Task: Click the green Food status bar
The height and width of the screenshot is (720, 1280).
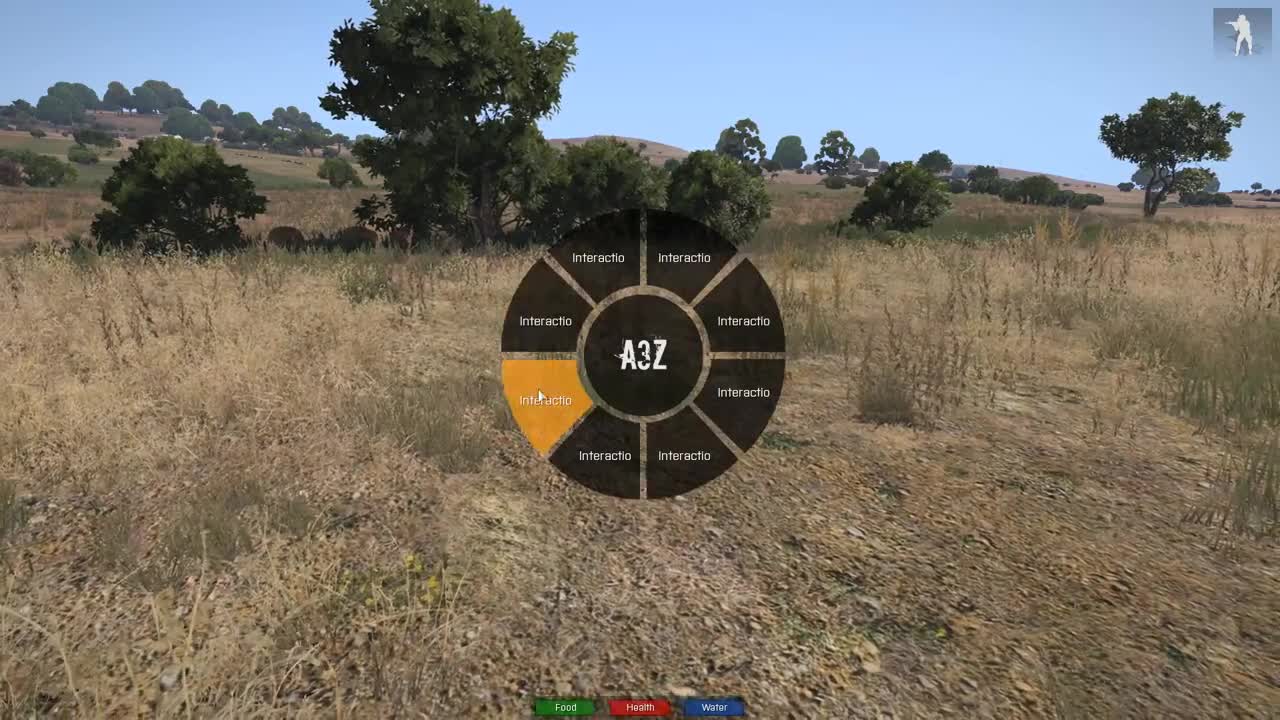Action: tap(566, 707)
